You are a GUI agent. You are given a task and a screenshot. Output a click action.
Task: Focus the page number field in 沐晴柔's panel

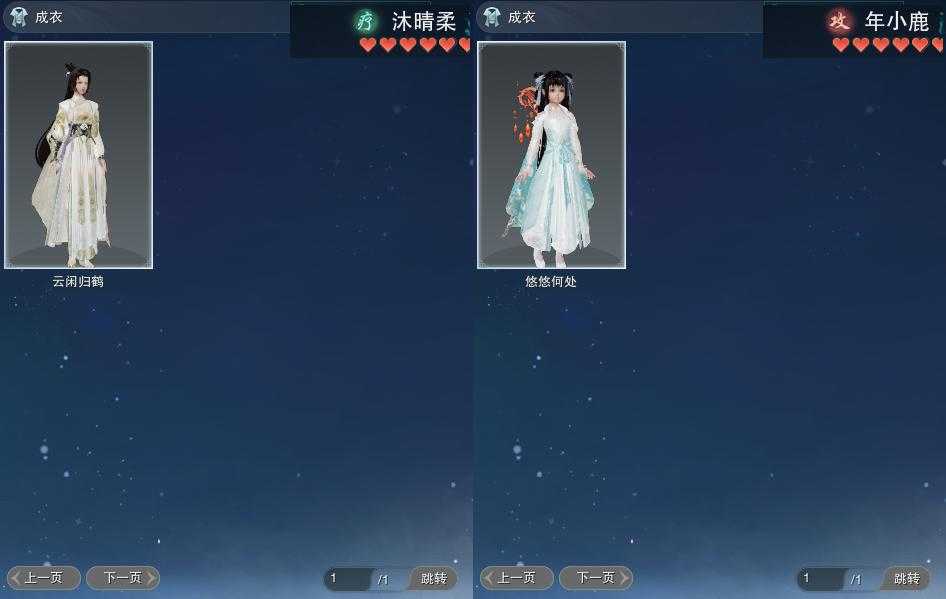point(349,579)
